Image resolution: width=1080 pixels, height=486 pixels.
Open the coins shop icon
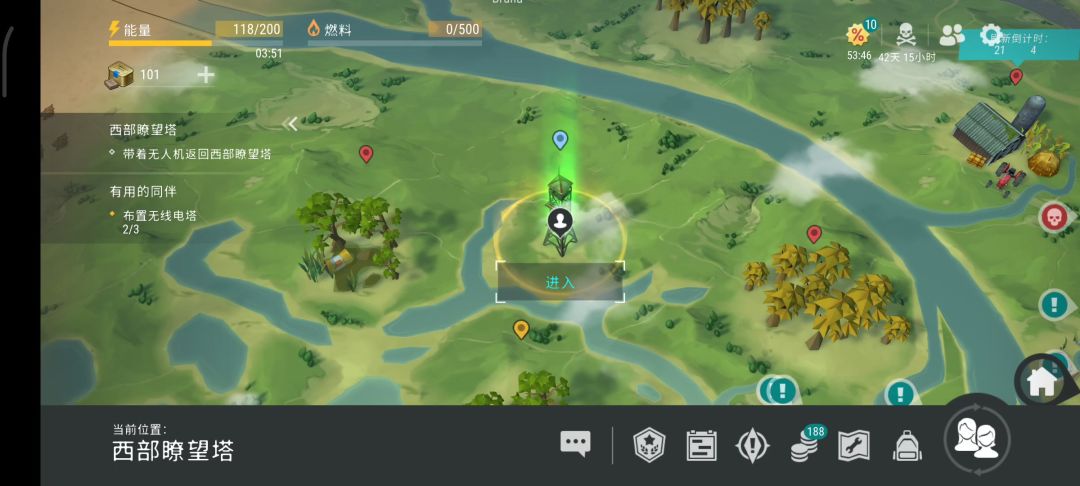pos(804,444)
